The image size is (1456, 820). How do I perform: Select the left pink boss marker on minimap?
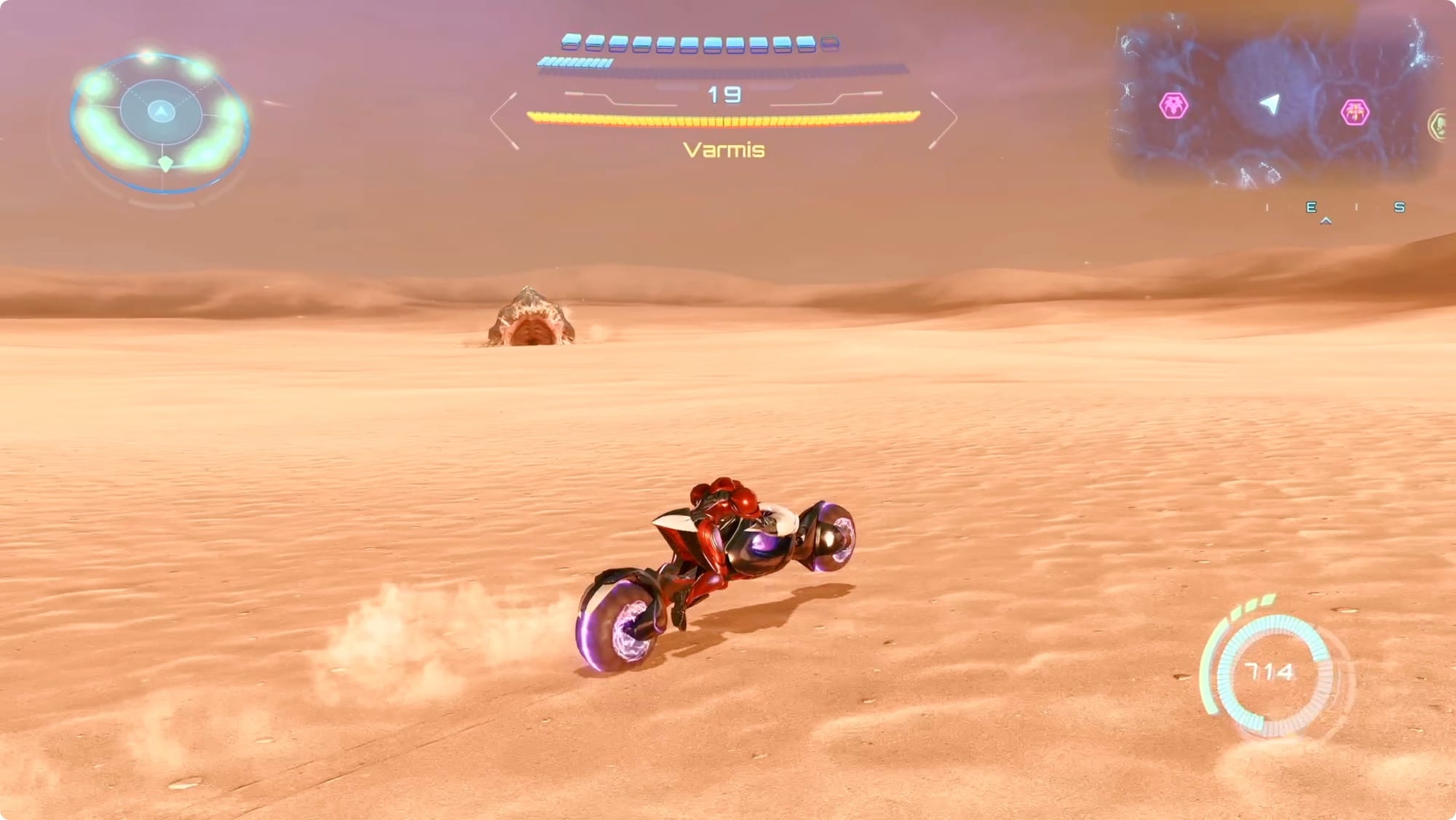1174,106
